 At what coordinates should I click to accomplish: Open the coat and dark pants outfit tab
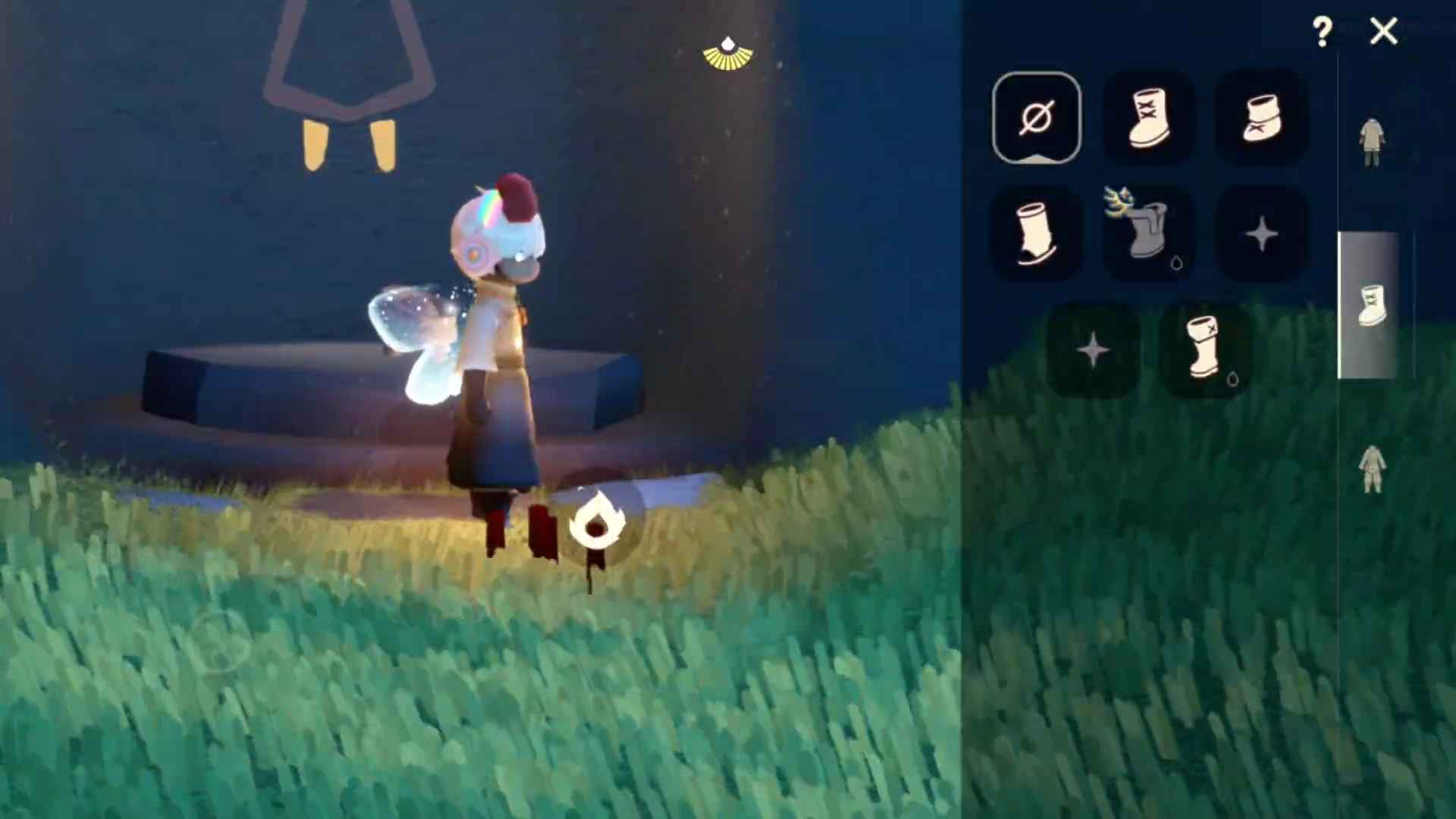click(1371, 143)
